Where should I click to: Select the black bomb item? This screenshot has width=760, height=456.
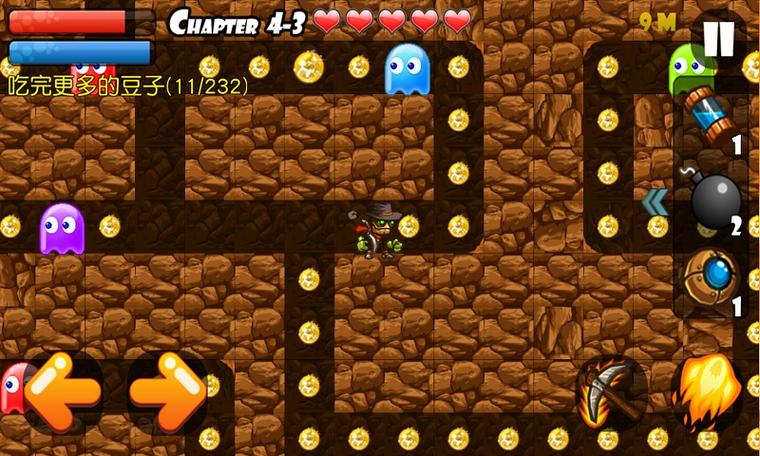tap(714, 202)
